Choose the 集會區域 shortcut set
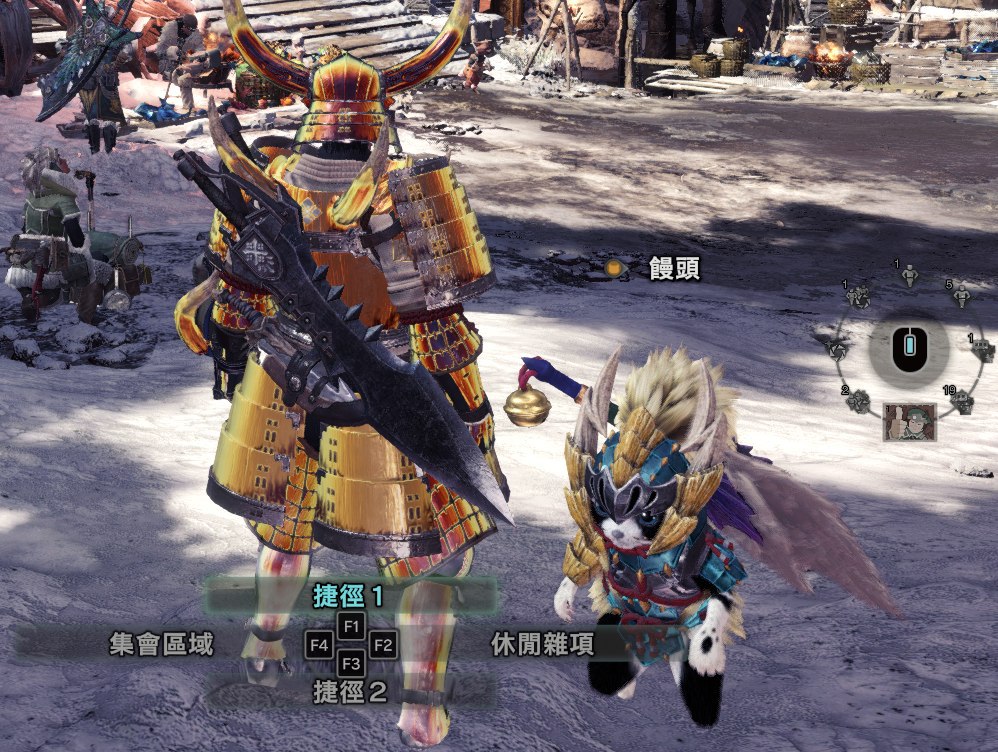998x752 pixels. point(162,645)
